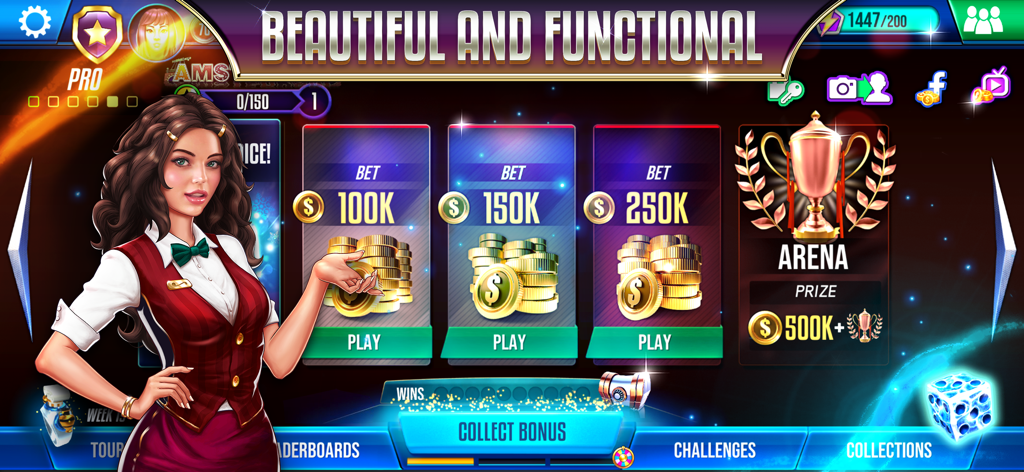Open the player avatar profile
Screen dimensions: 1024x472
[155, 30]
